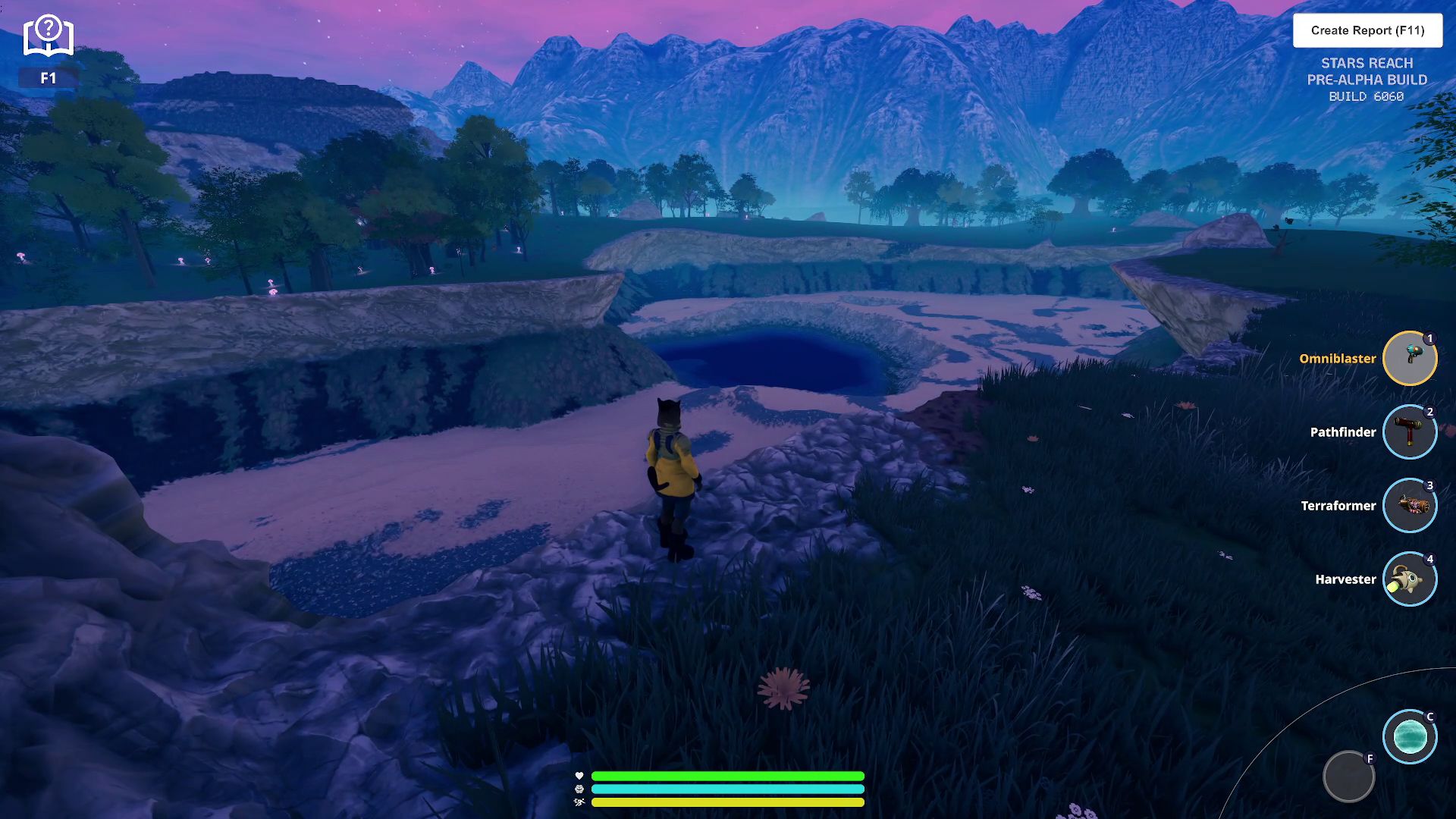Activate the teal orb ability
This screenshot has width=1456, height=819.
coord(1410,736)
